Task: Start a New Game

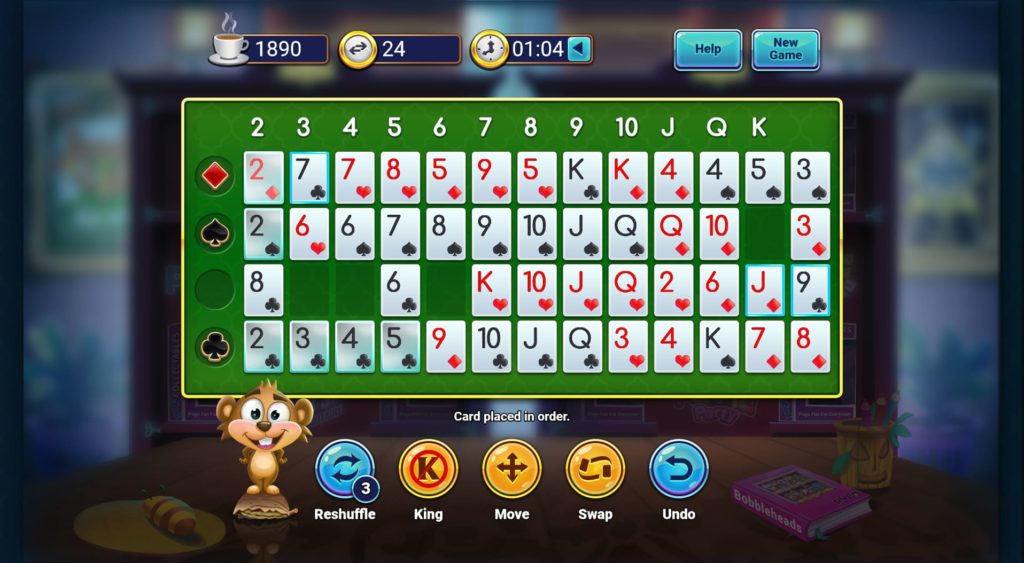Action: (x=785, y=49)
